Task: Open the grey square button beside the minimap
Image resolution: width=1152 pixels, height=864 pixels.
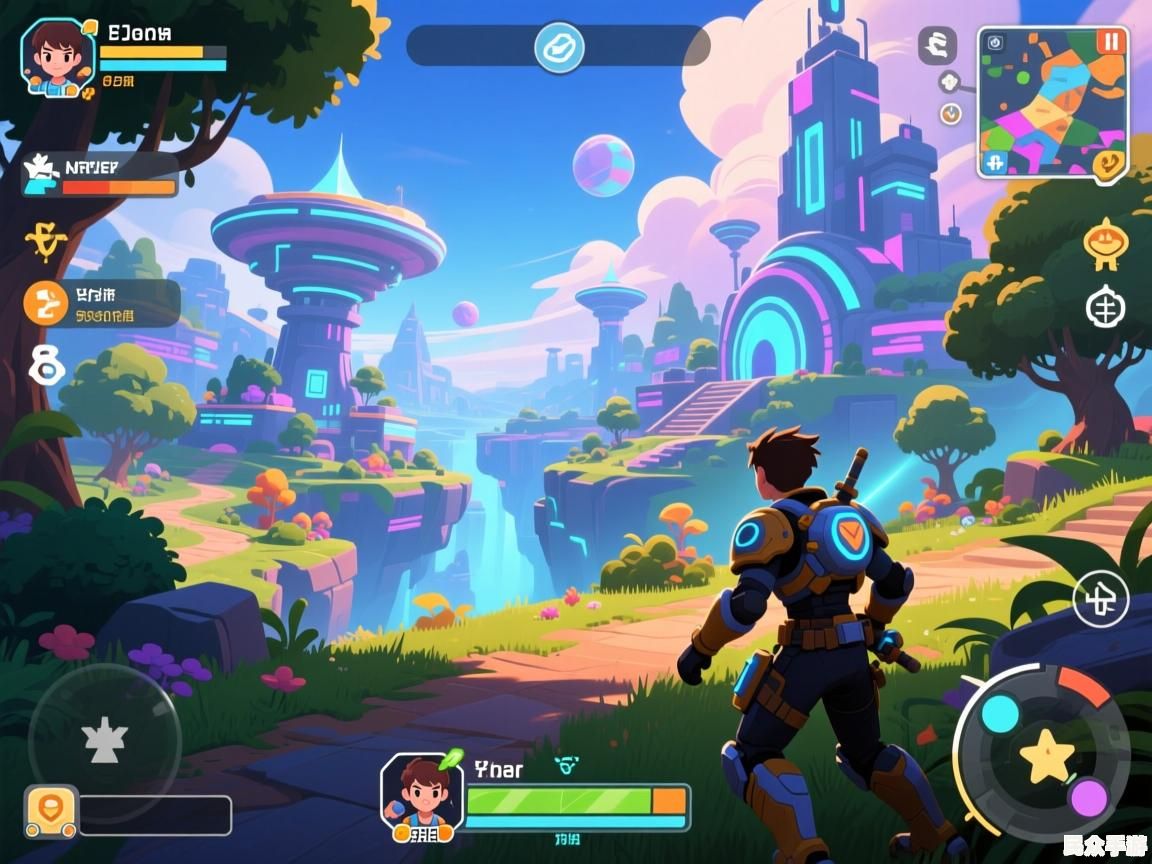Action: [937, 45]
